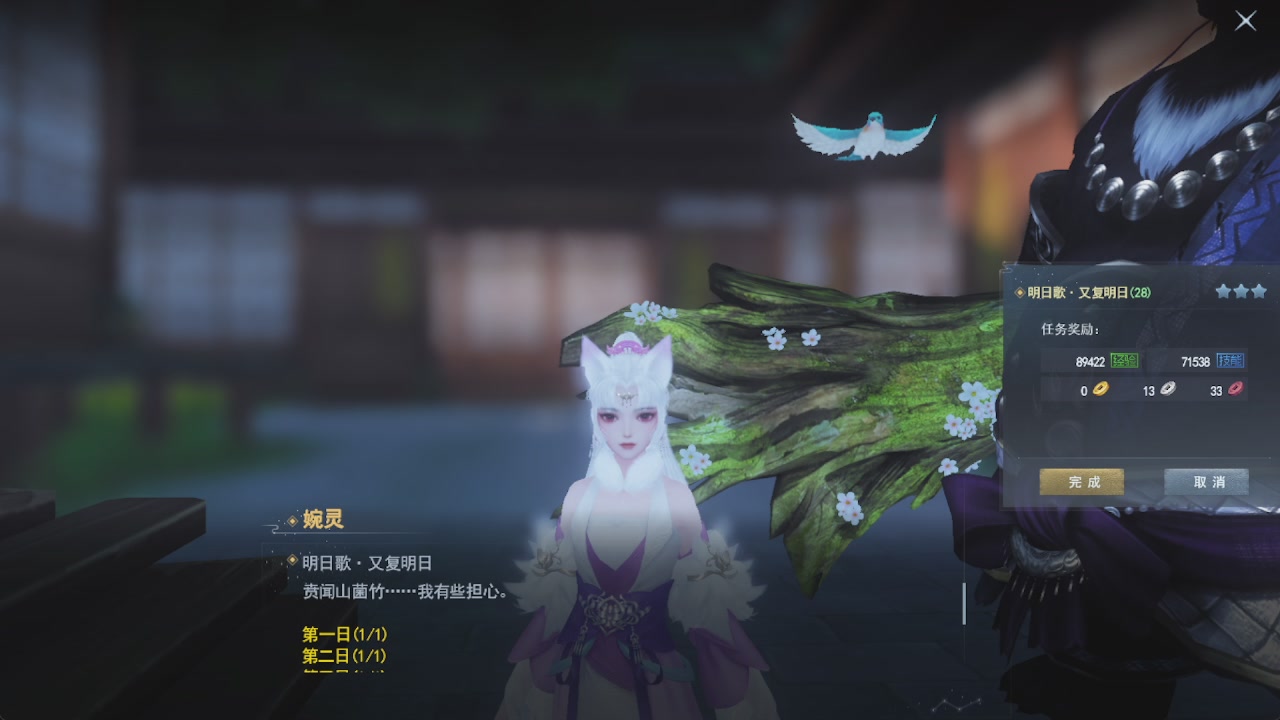The height and width of the screenshot is (720, 1280).
Task: Click the diamond marker beside quest title
Action: pyautogui.click(x=1019, y=292)
